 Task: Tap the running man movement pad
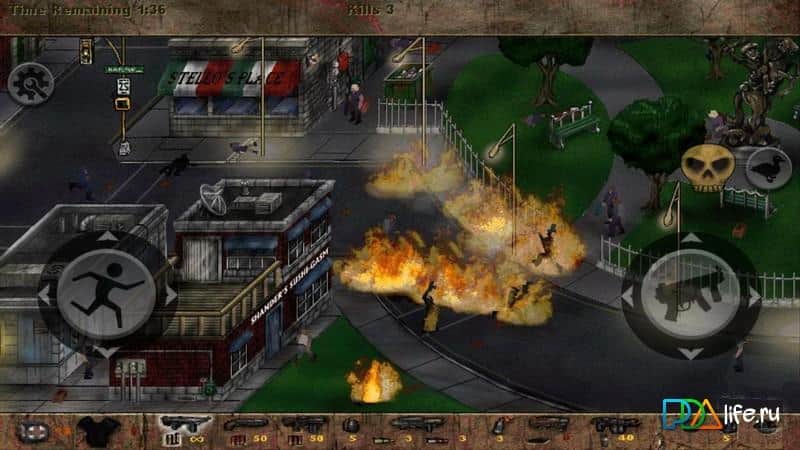point(105,293)
